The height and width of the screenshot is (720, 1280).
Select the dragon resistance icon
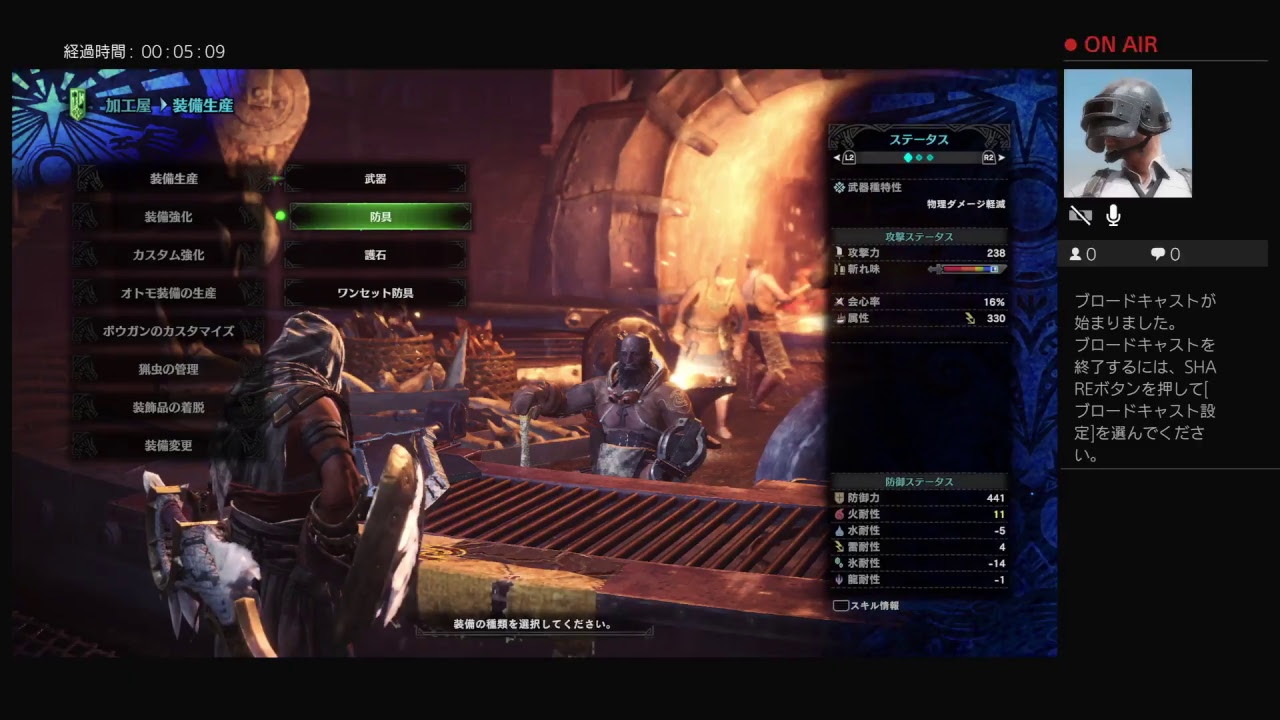[x=839, y=579]
